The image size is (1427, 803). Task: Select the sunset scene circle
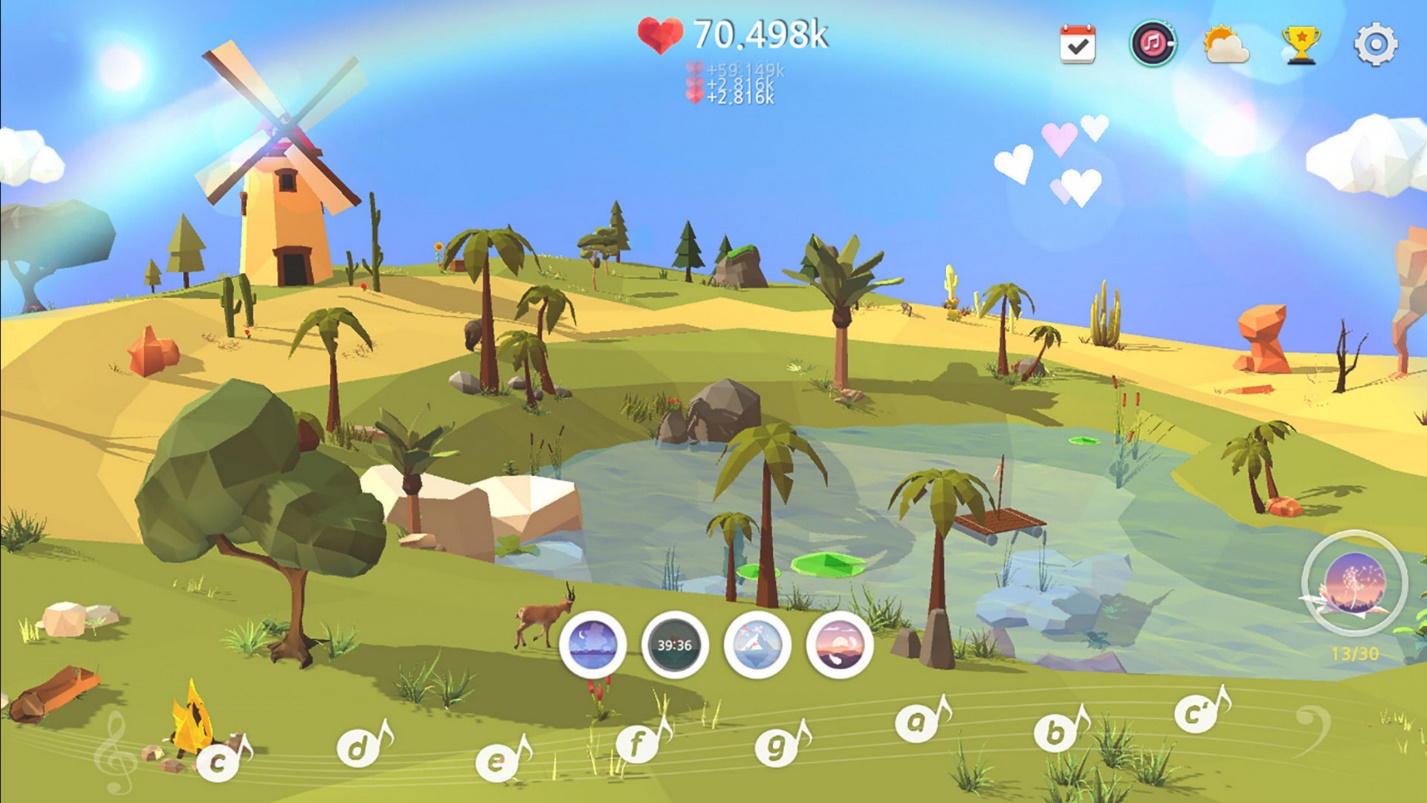tap(839, 645)
